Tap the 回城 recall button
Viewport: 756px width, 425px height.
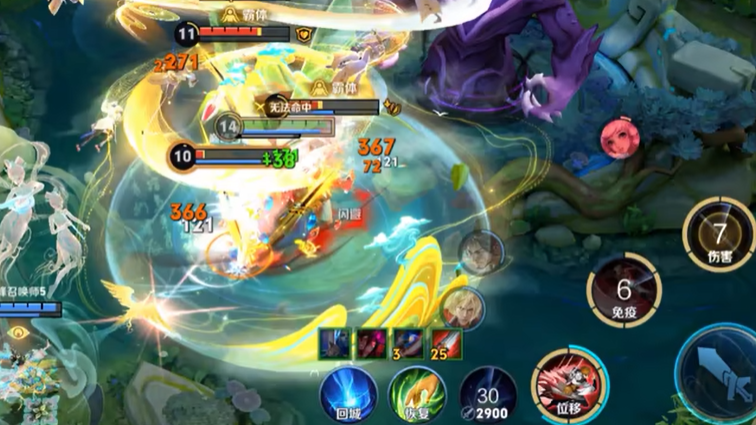click(x=348, y=392)
